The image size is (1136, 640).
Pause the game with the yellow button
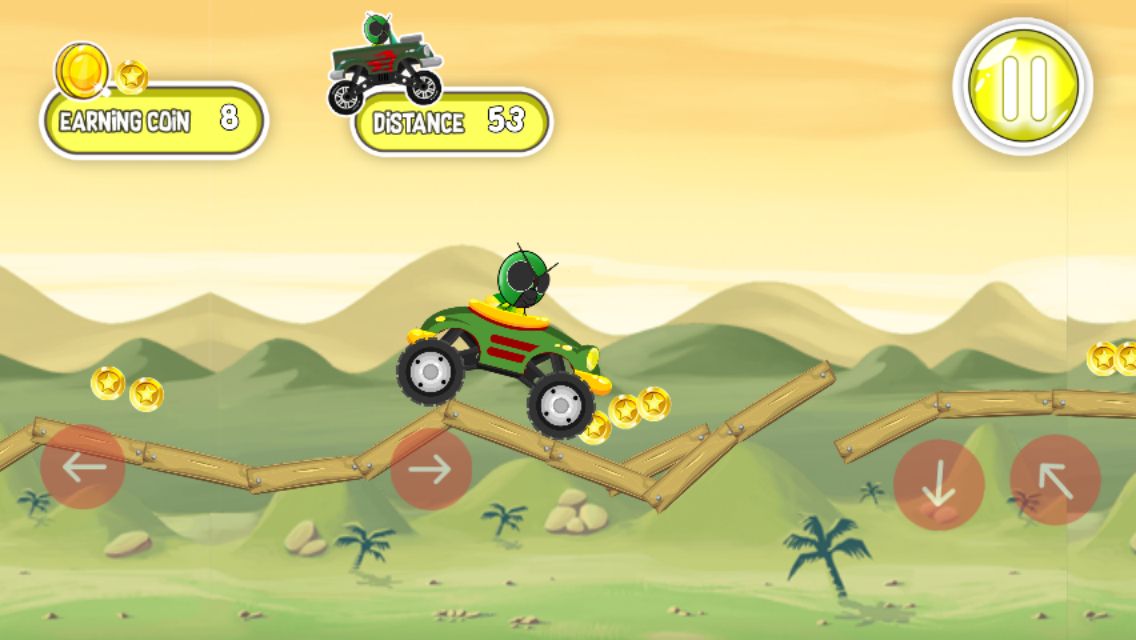pyautogui.click(x=1022, y=85)
